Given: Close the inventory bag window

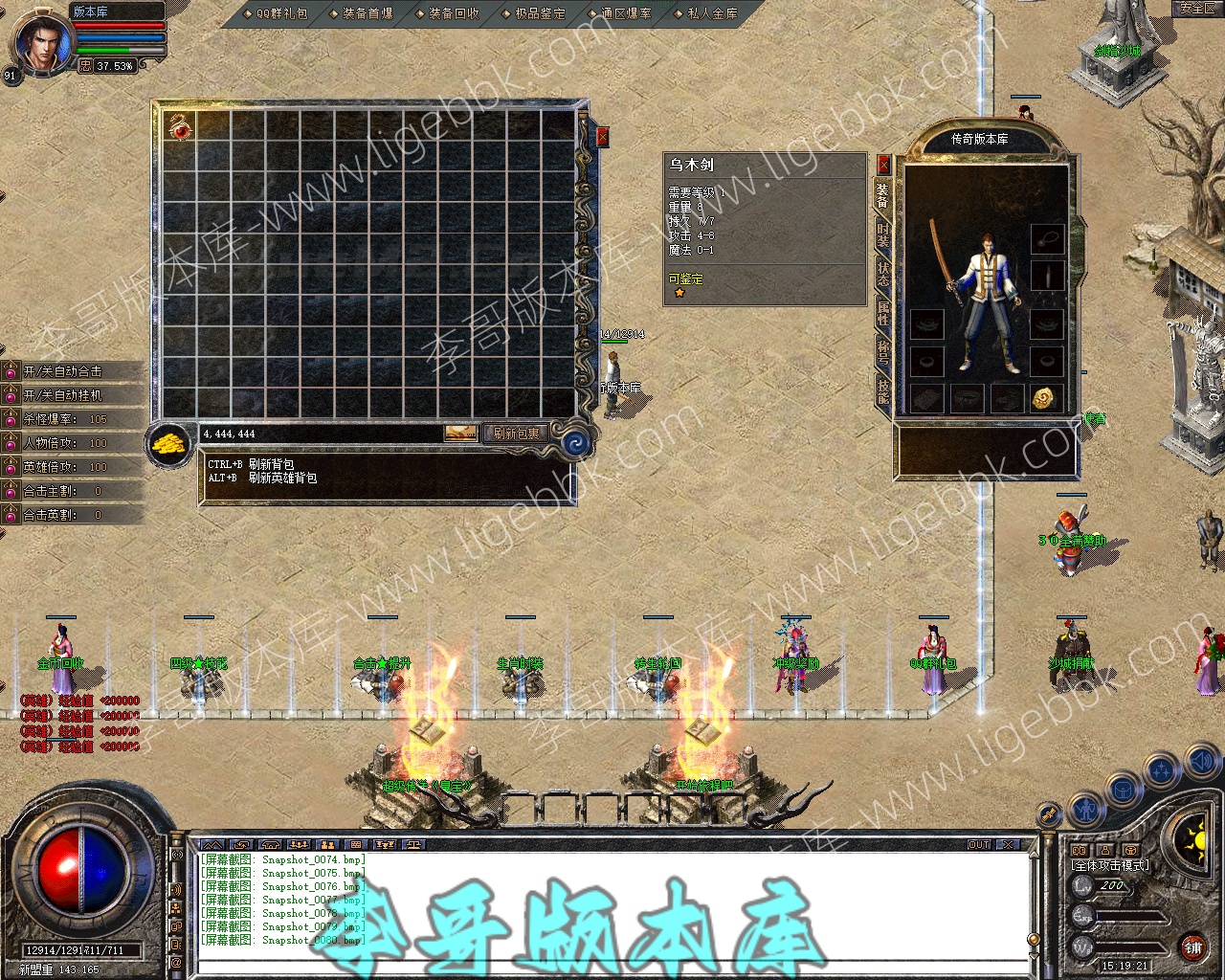Looking at the screenshot, I should point(602,138).
